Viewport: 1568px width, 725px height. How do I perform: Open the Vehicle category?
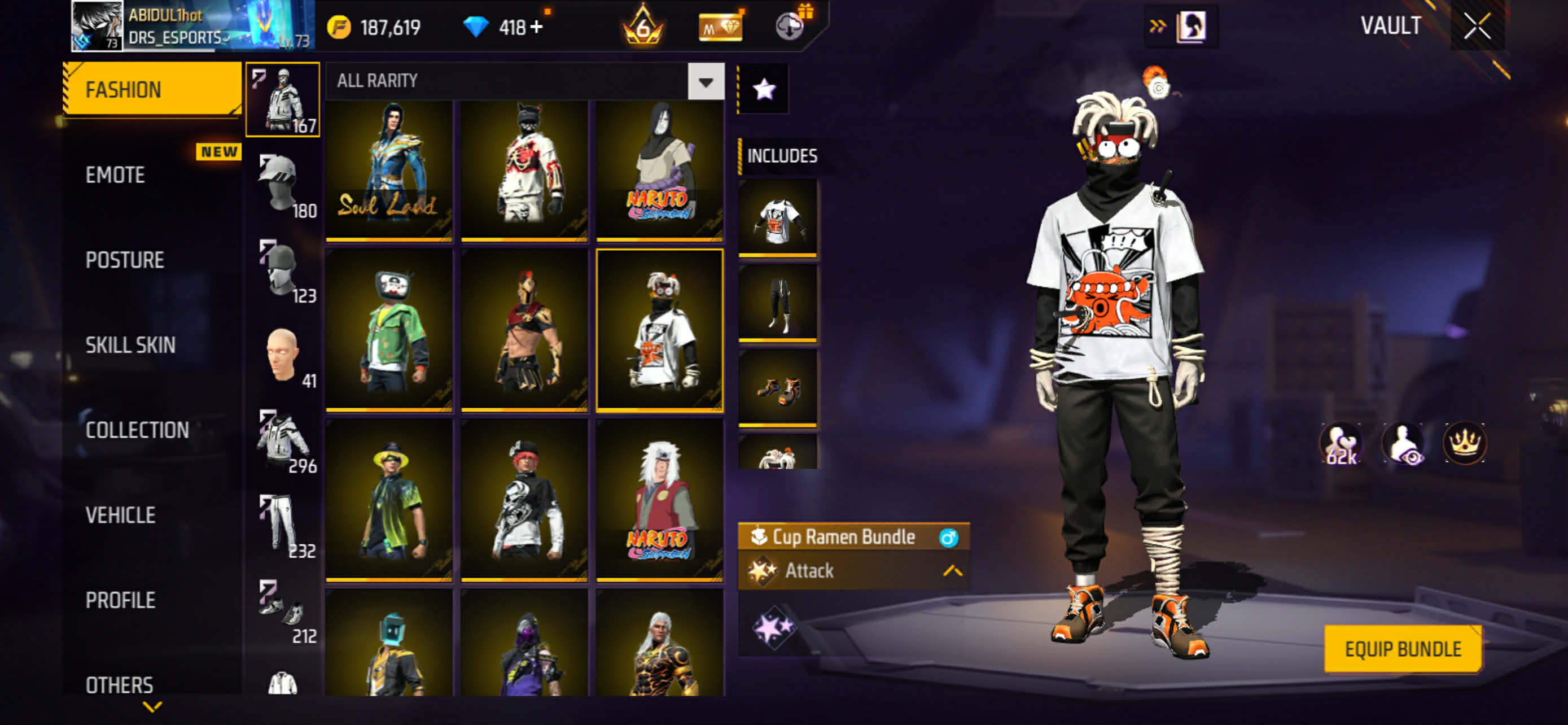tap(121, 516)
